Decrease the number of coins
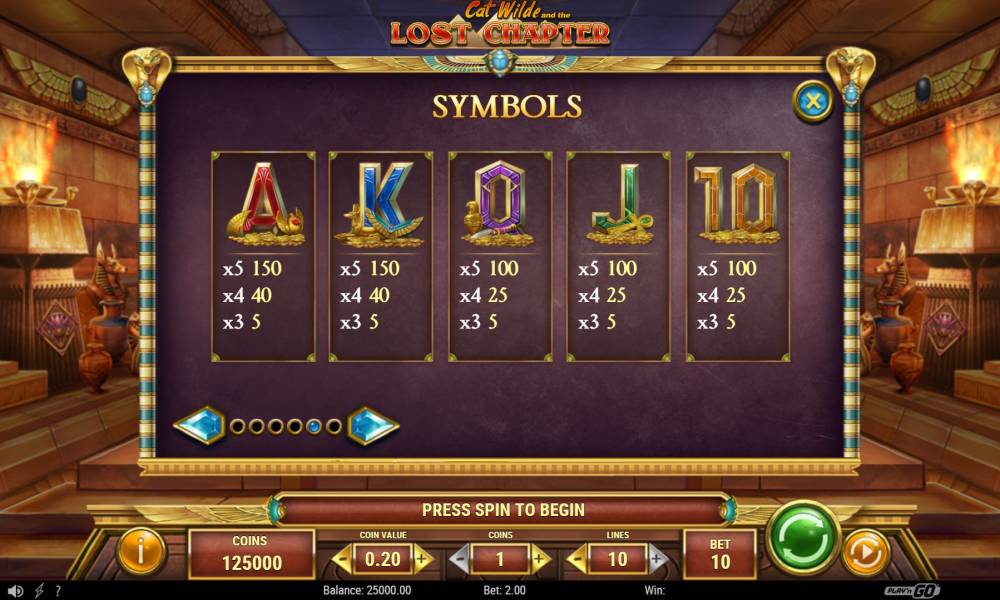 coord(458,559)
